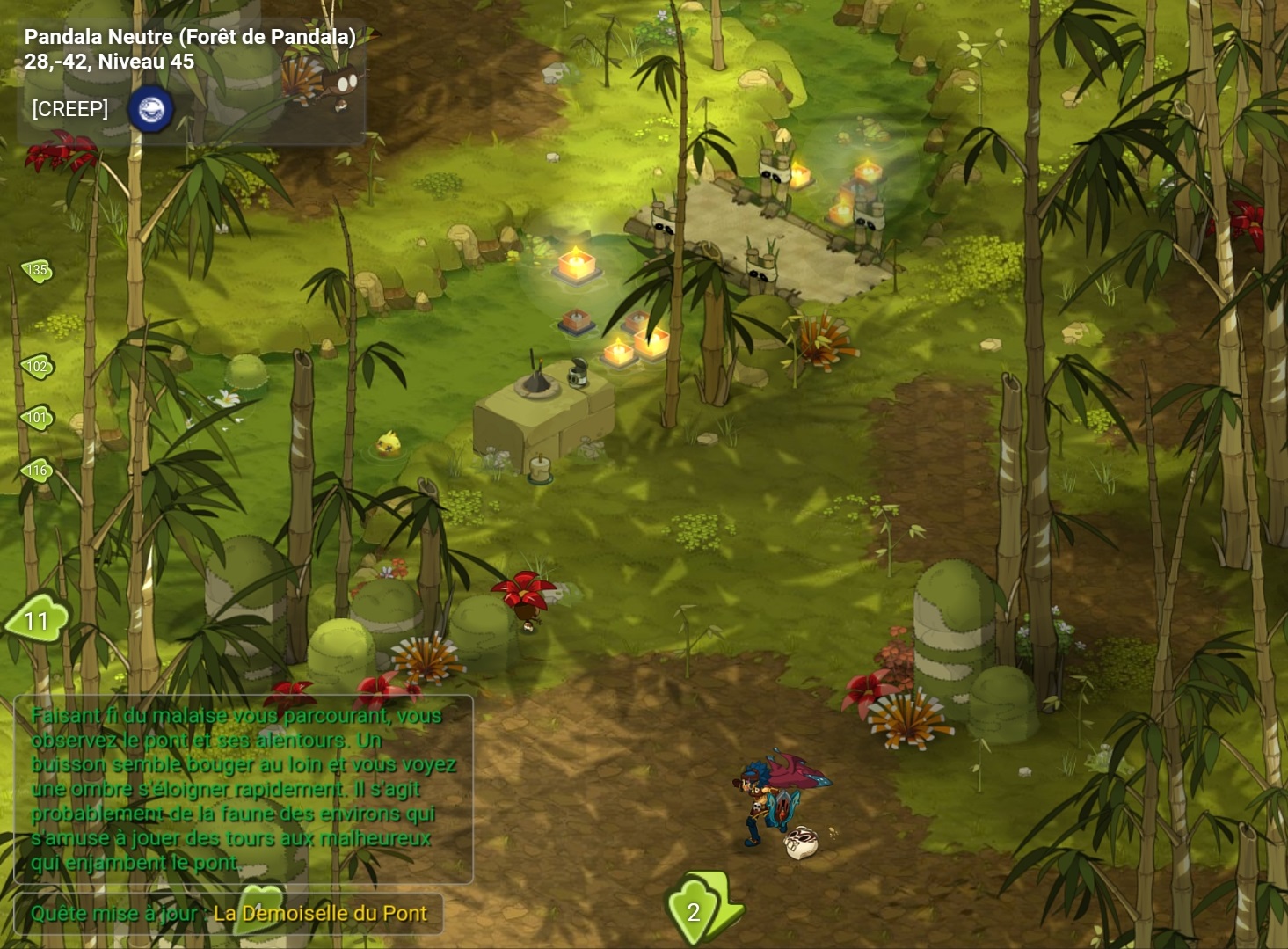
Task: Tap the left arrow labeled 102
Action: coord(37,366)
